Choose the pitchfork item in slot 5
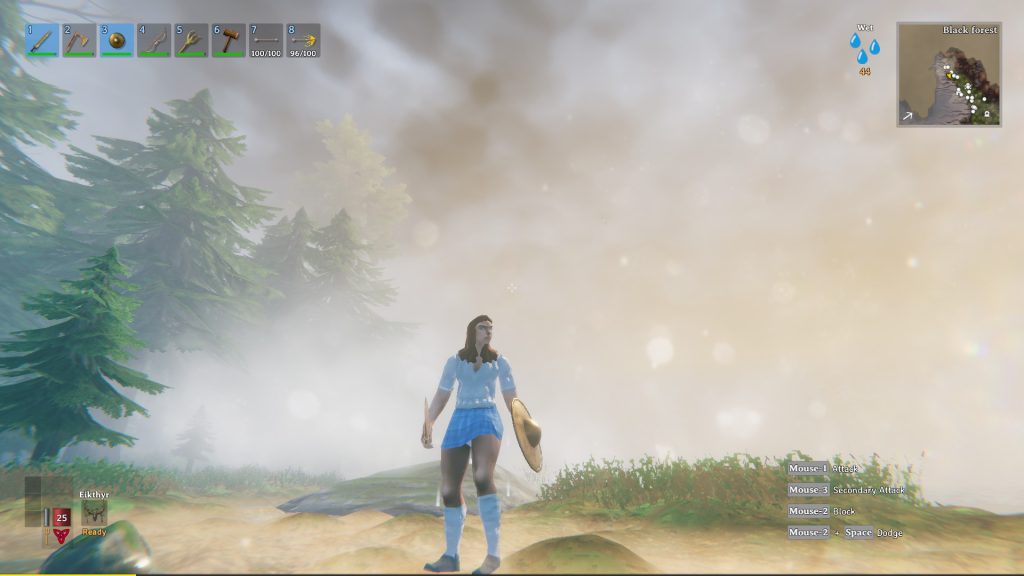The image size is (1024, 576). [191, 40]
